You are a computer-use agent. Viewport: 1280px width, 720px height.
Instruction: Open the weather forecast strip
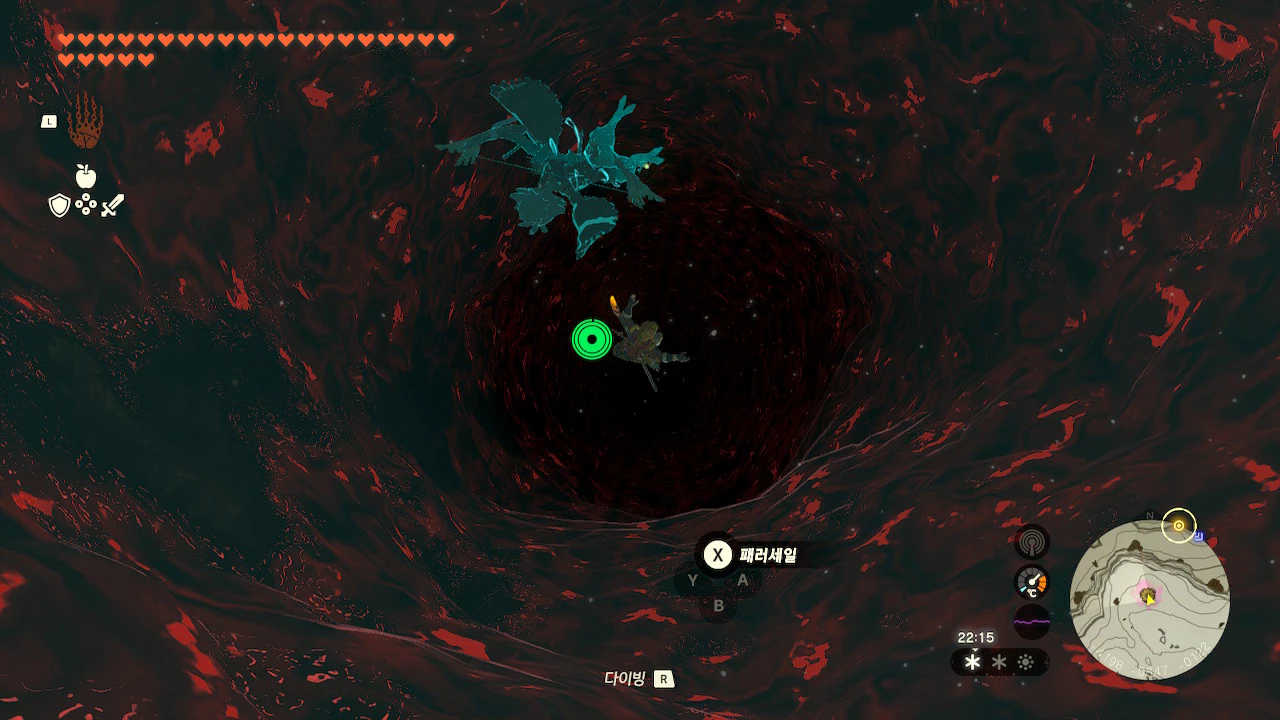[x=999, y=662]
